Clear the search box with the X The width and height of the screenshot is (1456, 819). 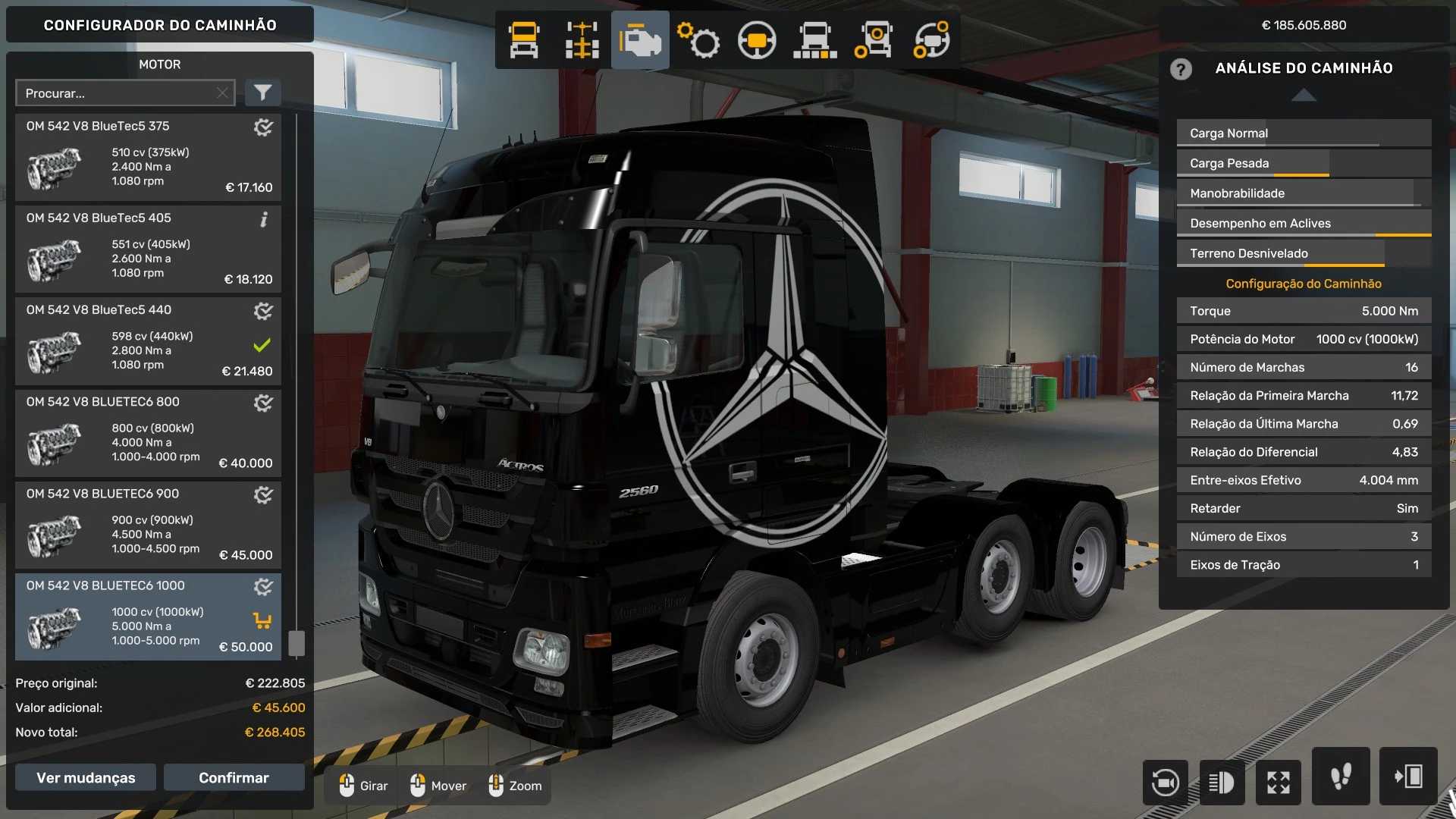click(x=222, y=93)
